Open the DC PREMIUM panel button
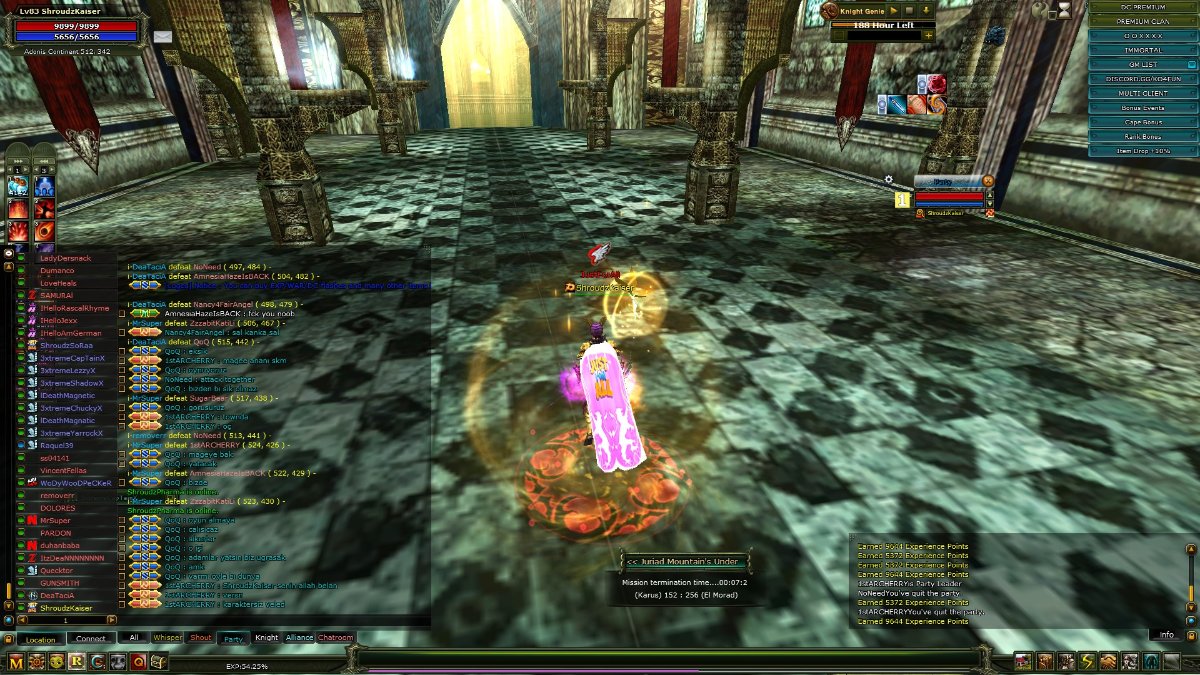 coord(1144,7)
